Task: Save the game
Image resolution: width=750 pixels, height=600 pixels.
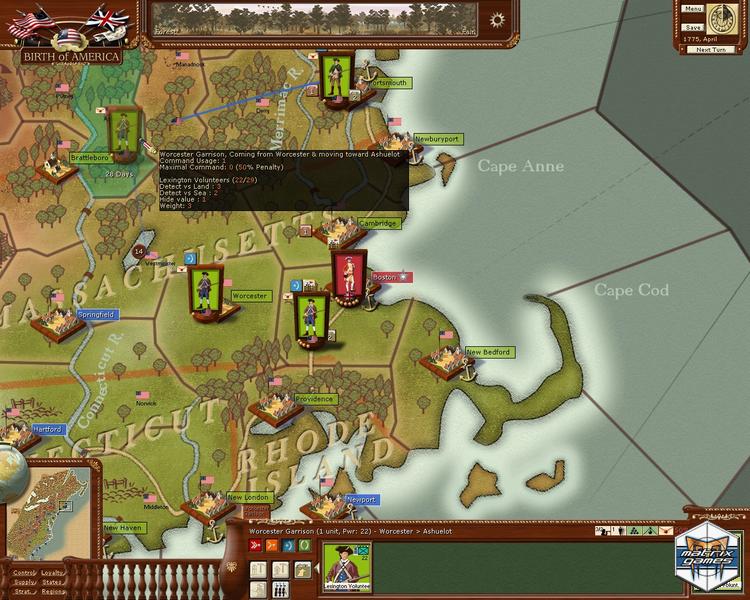Action: click(693, 27)
